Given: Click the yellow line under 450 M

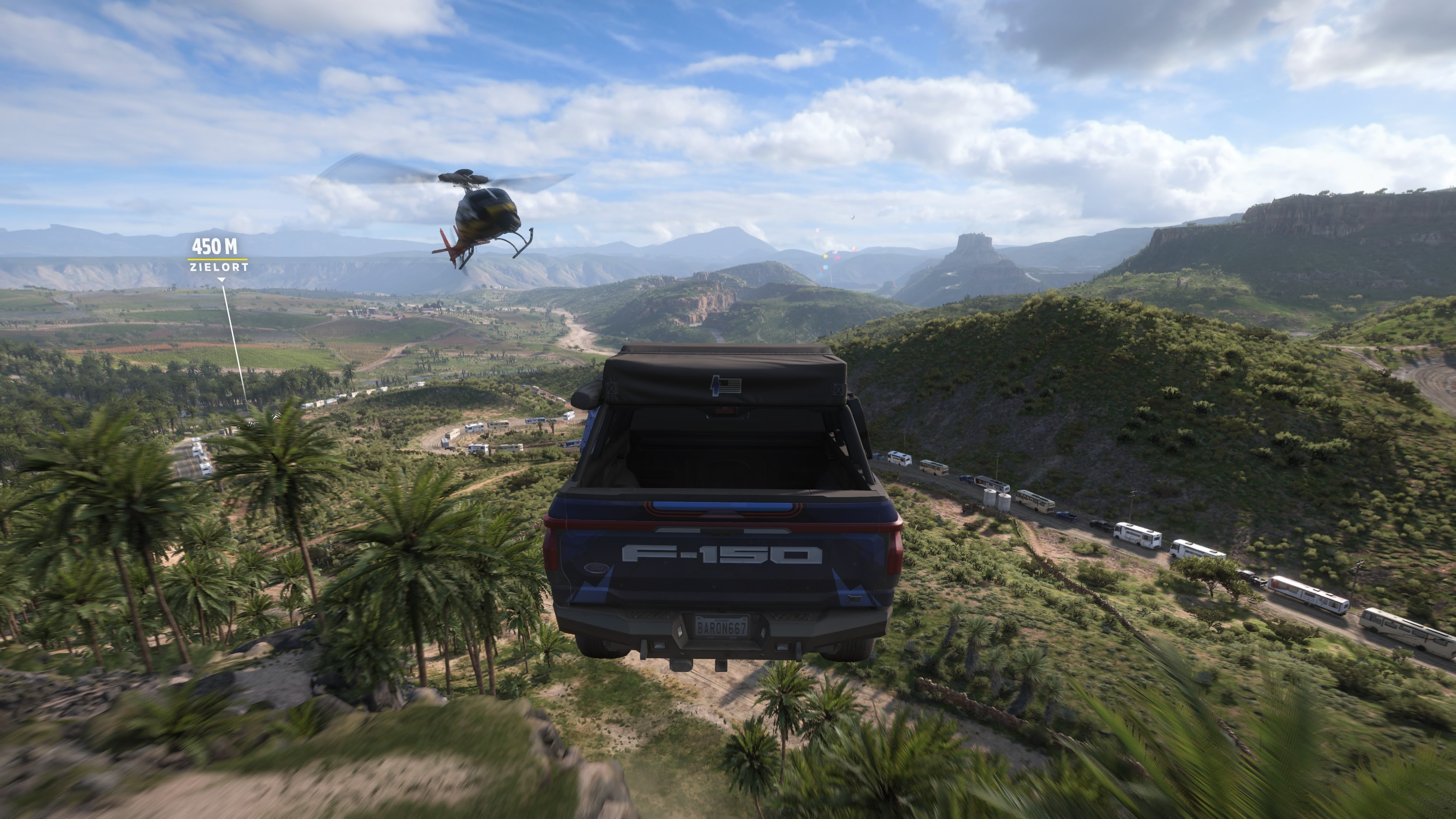Looking at the screenshot, I should pyautogui.click(x=218, y=259).
